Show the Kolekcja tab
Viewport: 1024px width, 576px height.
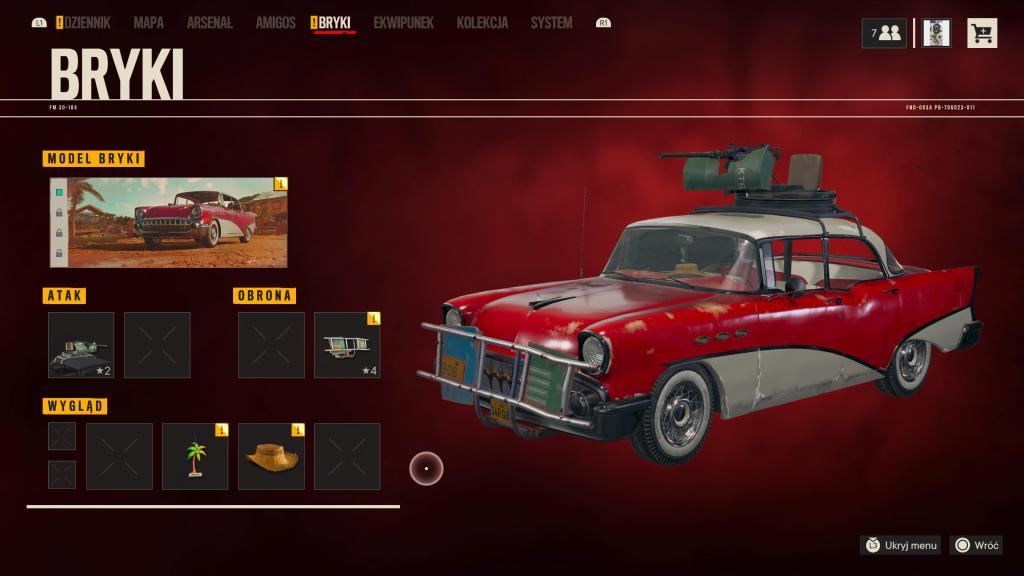[482, 22]
